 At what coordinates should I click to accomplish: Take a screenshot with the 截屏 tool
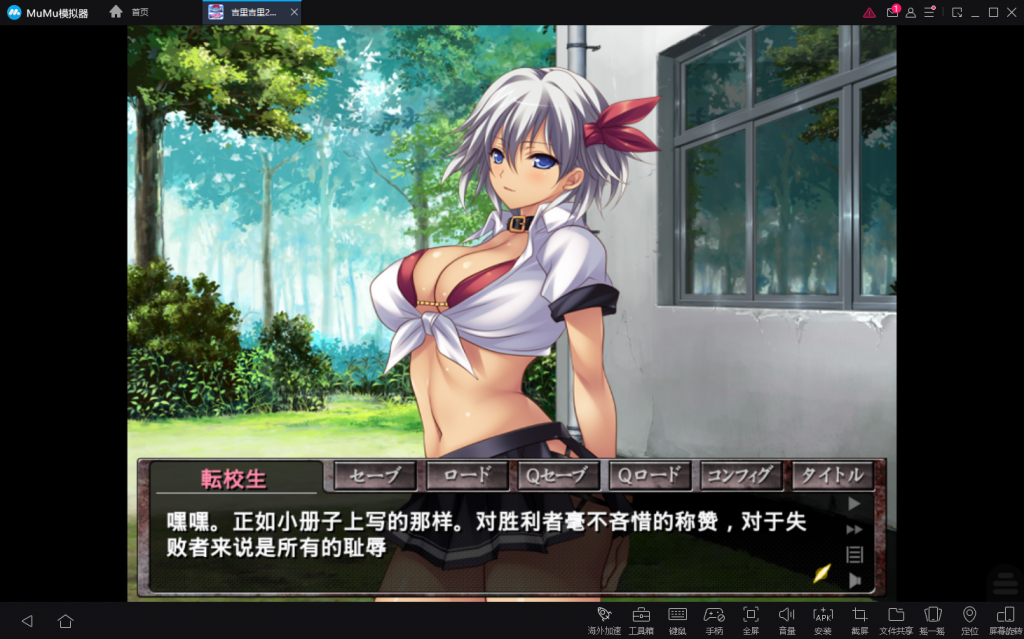[859, 619]
